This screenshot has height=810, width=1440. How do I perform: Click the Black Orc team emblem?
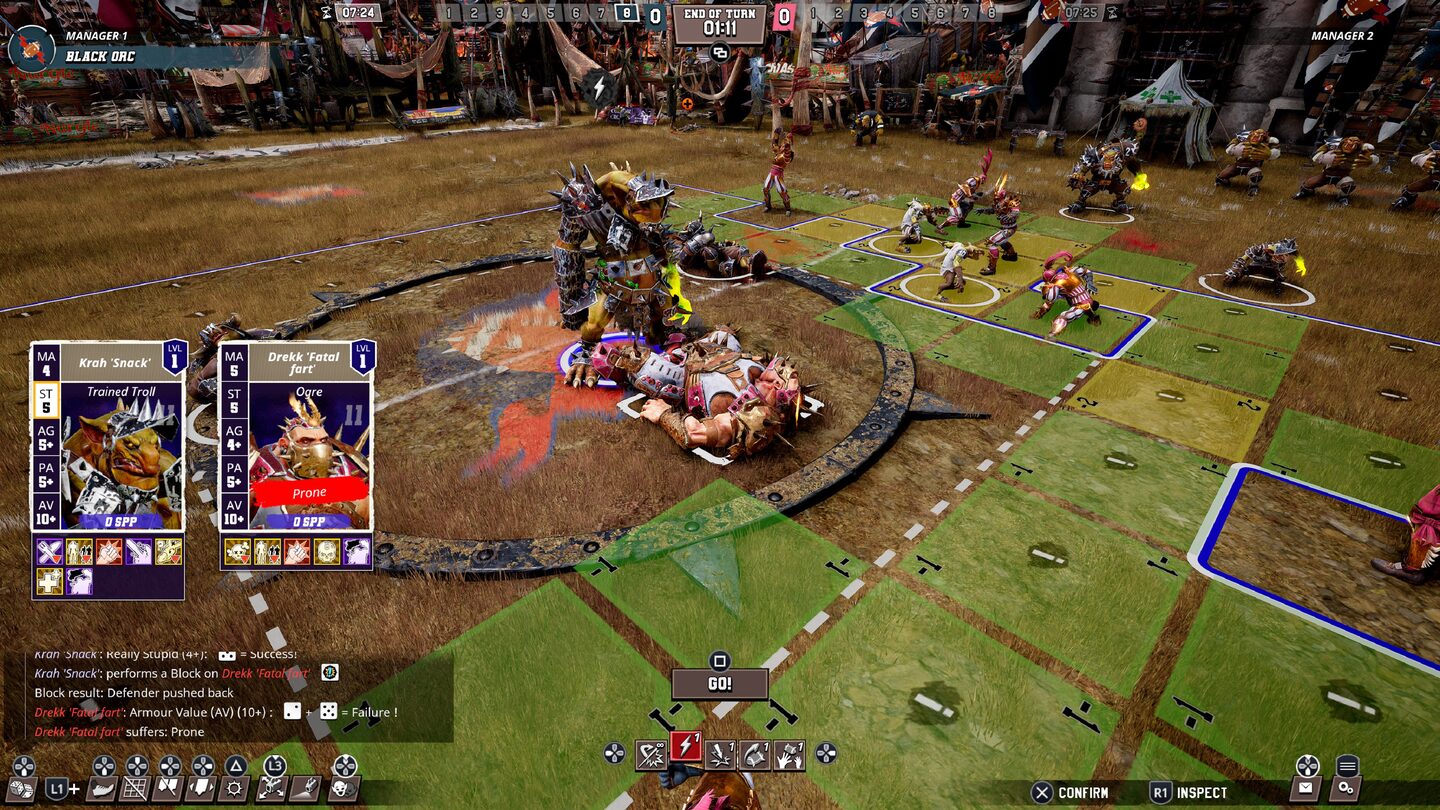(32, 48)
